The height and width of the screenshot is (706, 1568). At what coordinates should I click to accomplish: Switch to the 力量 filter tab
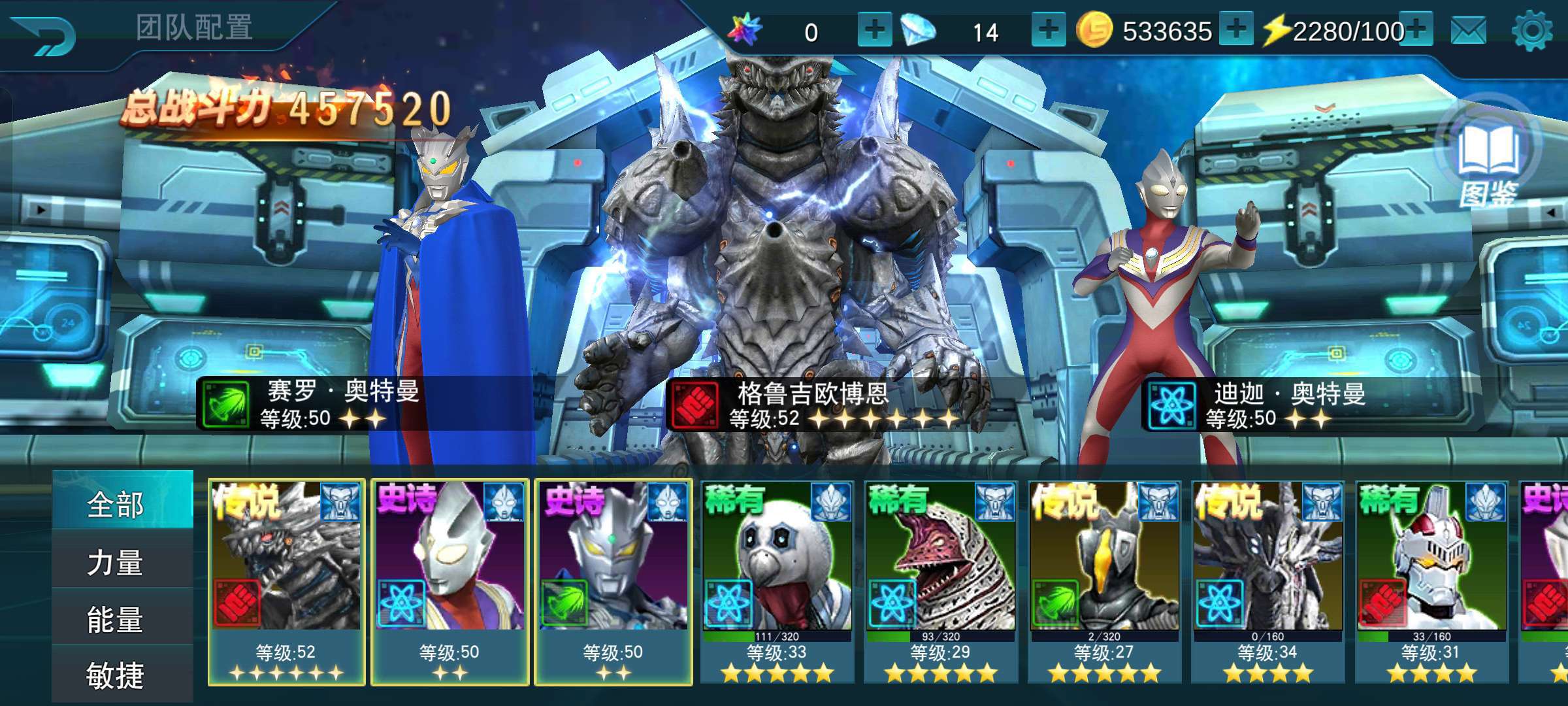(x=116, y=563)
